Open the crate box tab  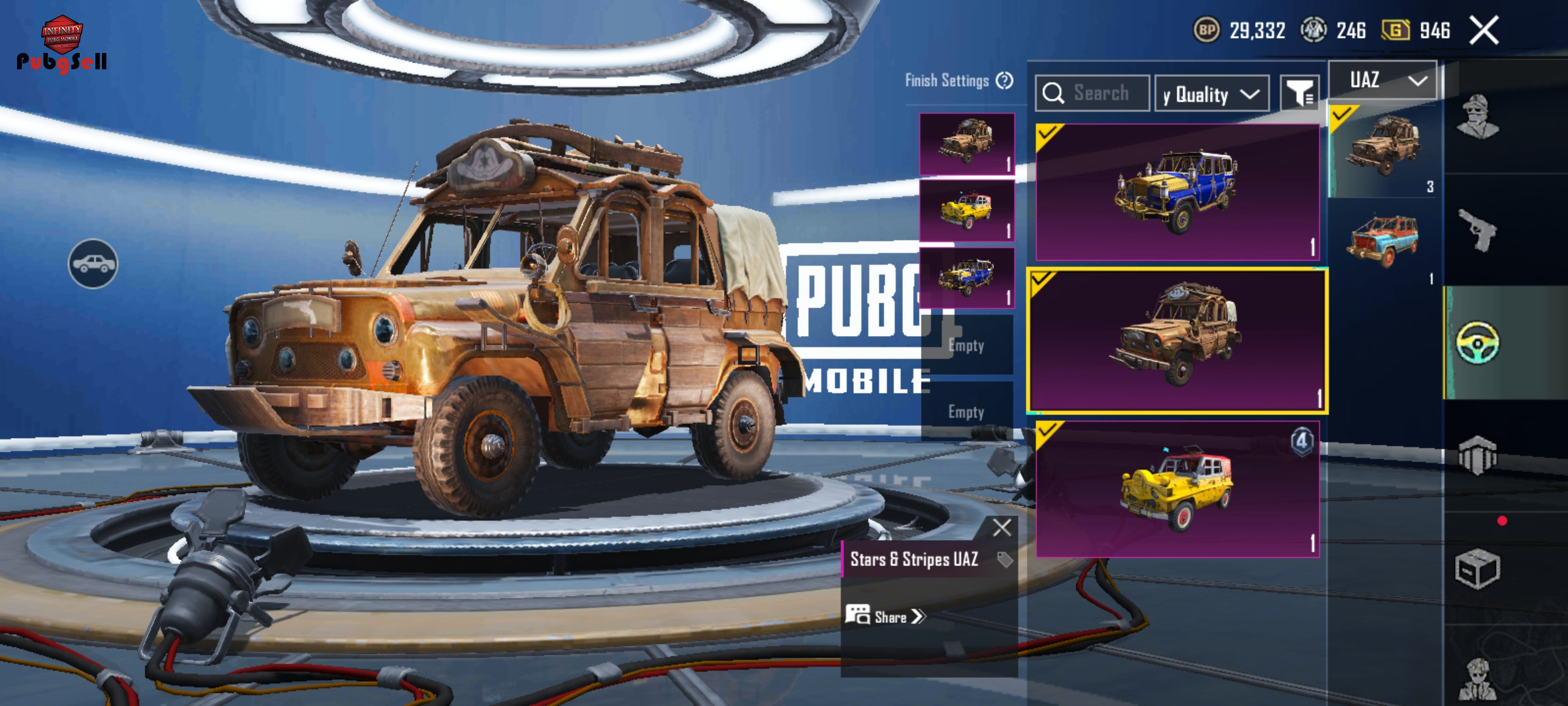point(1478,569)
